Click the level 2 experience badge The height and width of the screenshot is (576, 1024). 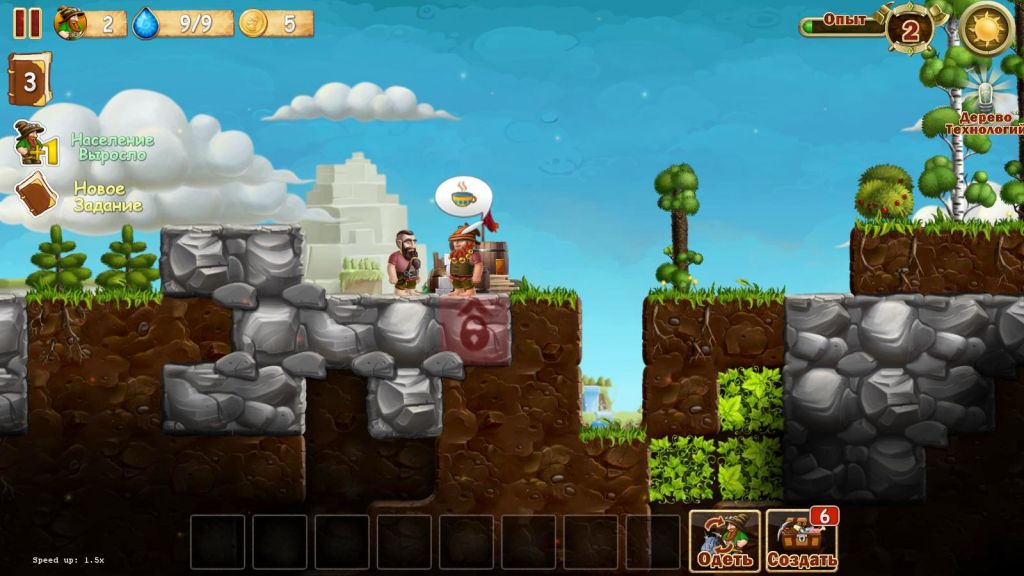[x=909, y=29]
